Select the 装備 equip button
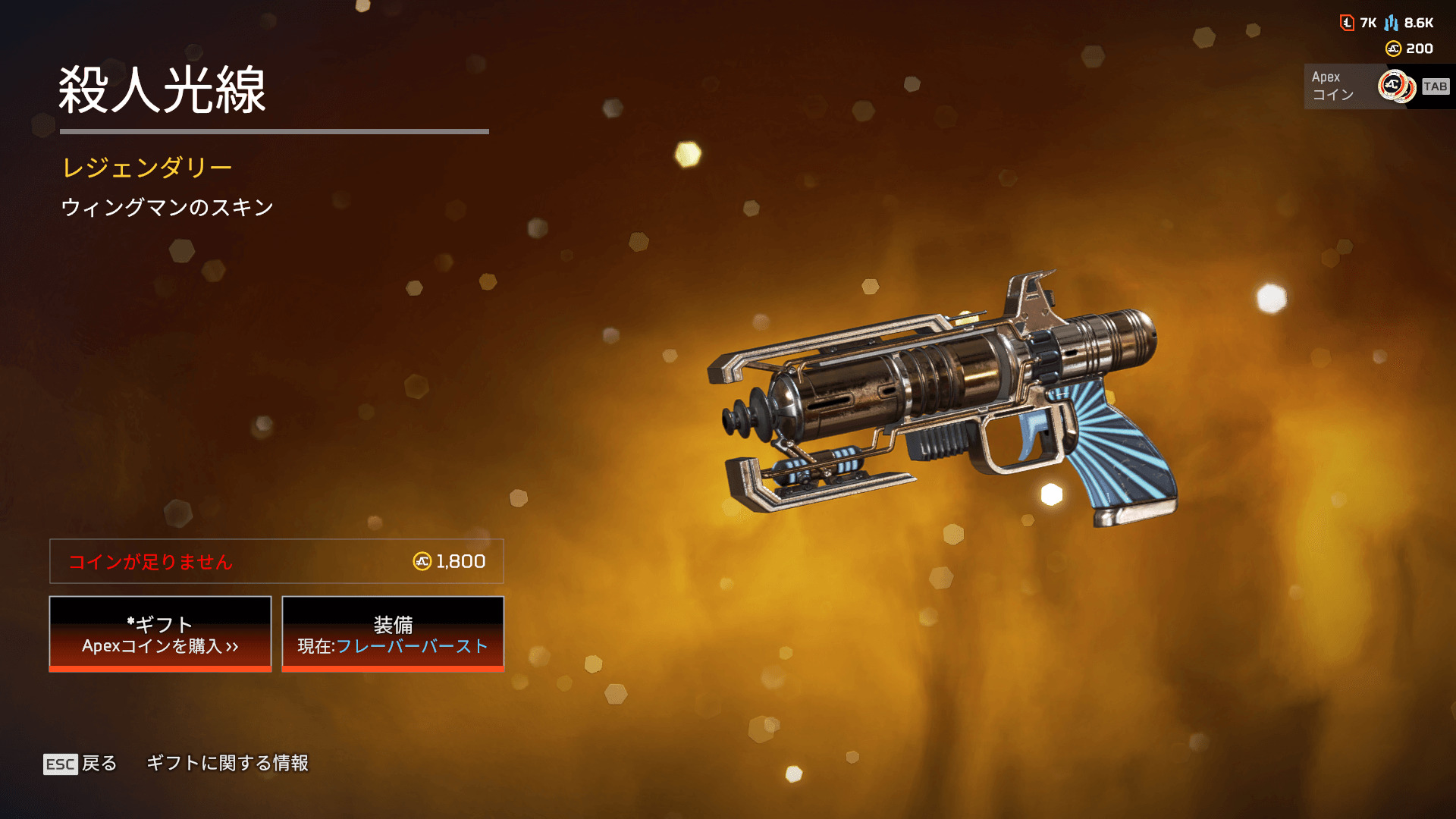 [x=393, y=634]
